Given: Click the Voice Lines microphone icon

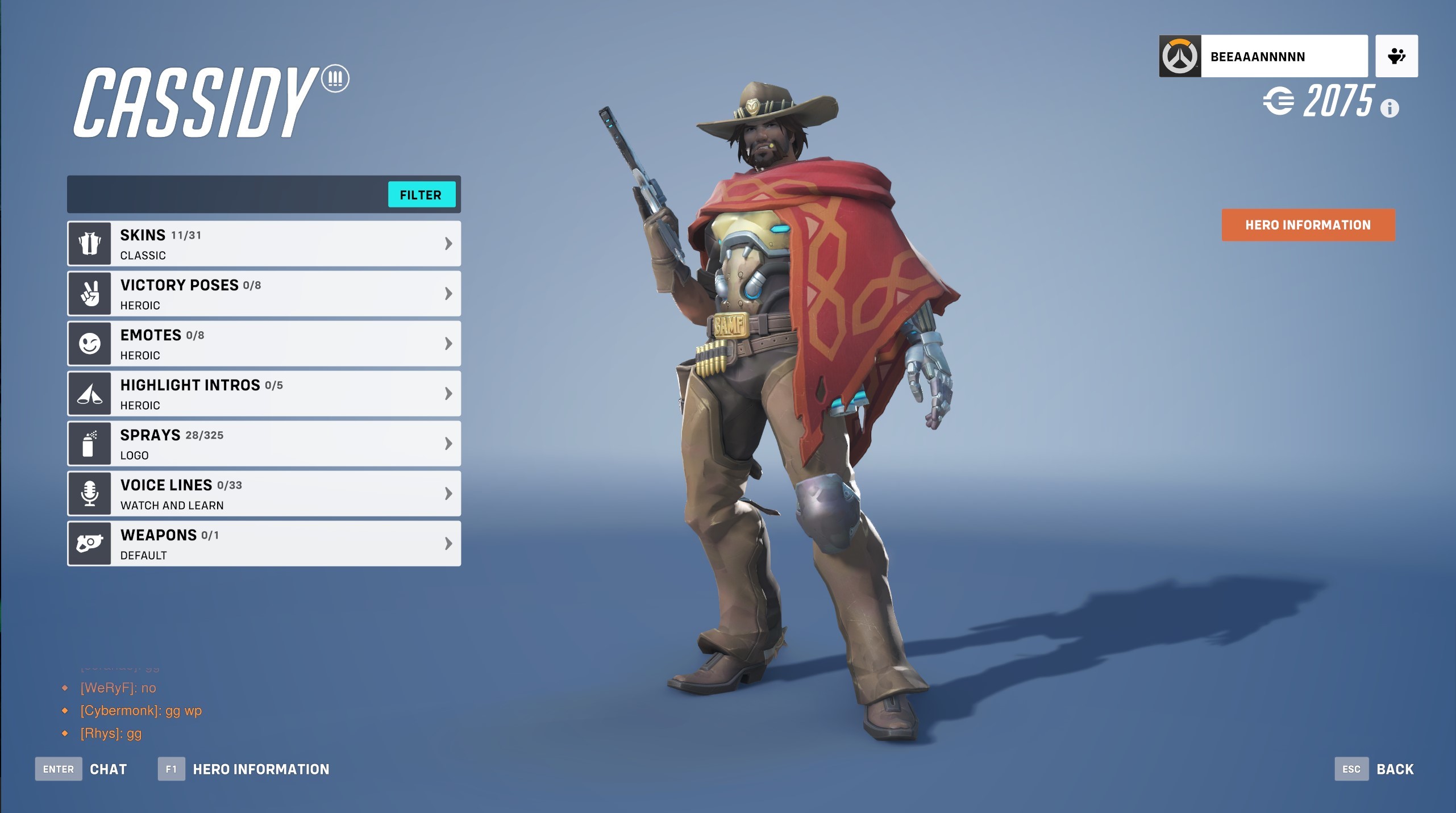Looking at the screenshot, I should click(x=89, y=493).
